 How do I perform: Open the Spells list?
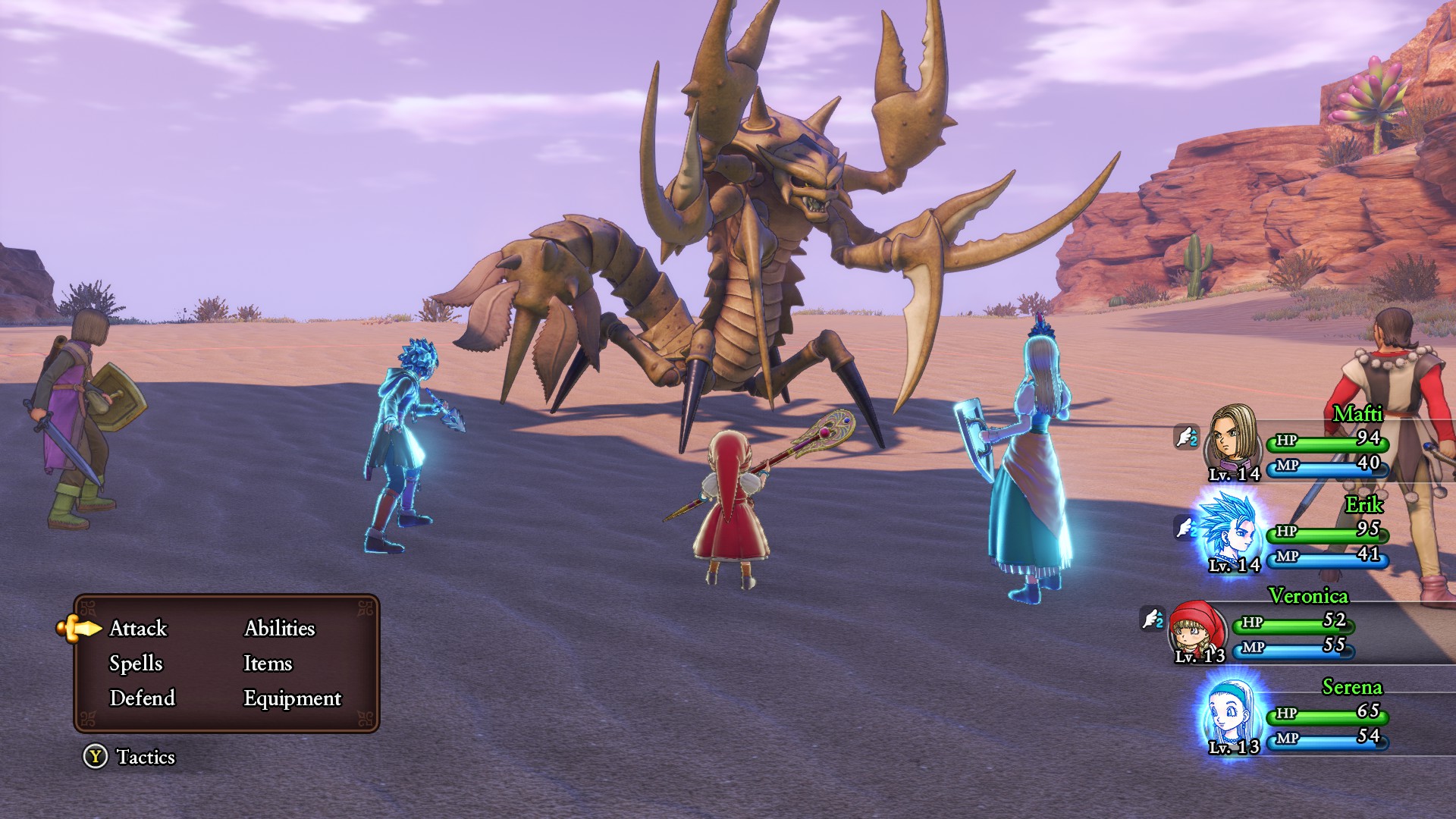click(x=136, y=664)
